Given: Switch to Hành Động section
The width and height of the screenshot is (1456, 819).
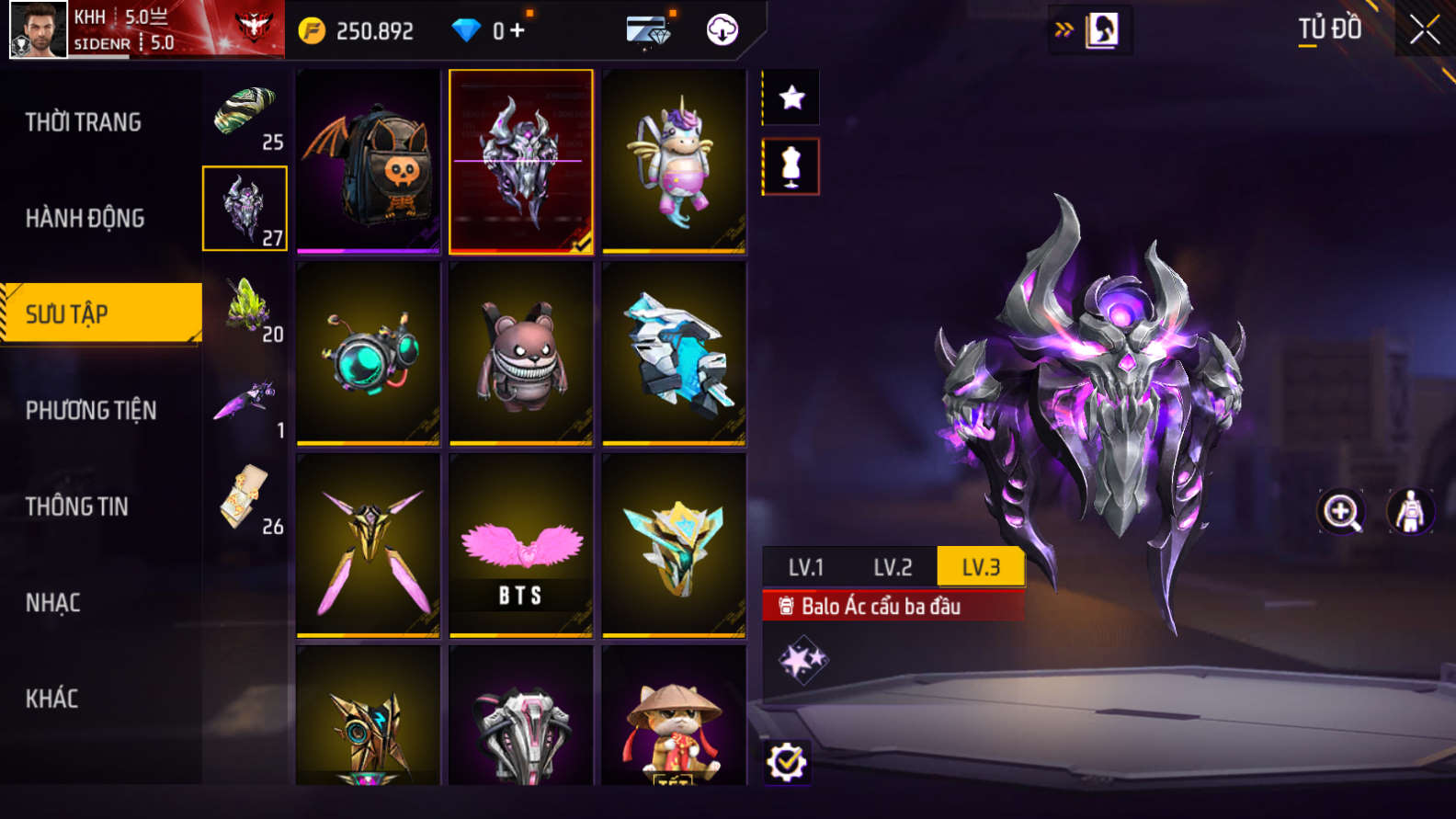Looking at the screenshot, I should click(85, 218).
